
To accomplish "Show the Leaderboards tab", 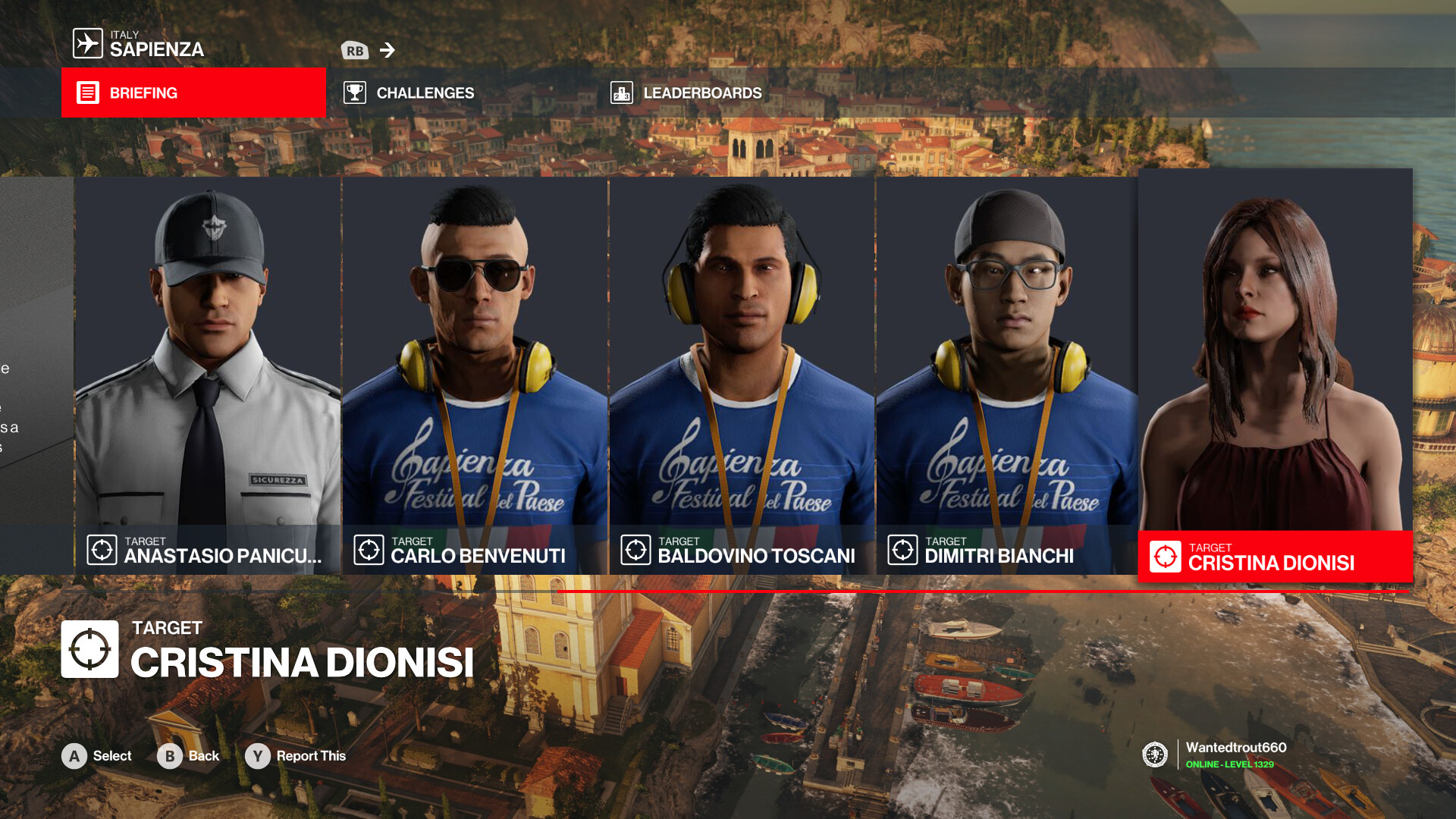I will [701, 93].
